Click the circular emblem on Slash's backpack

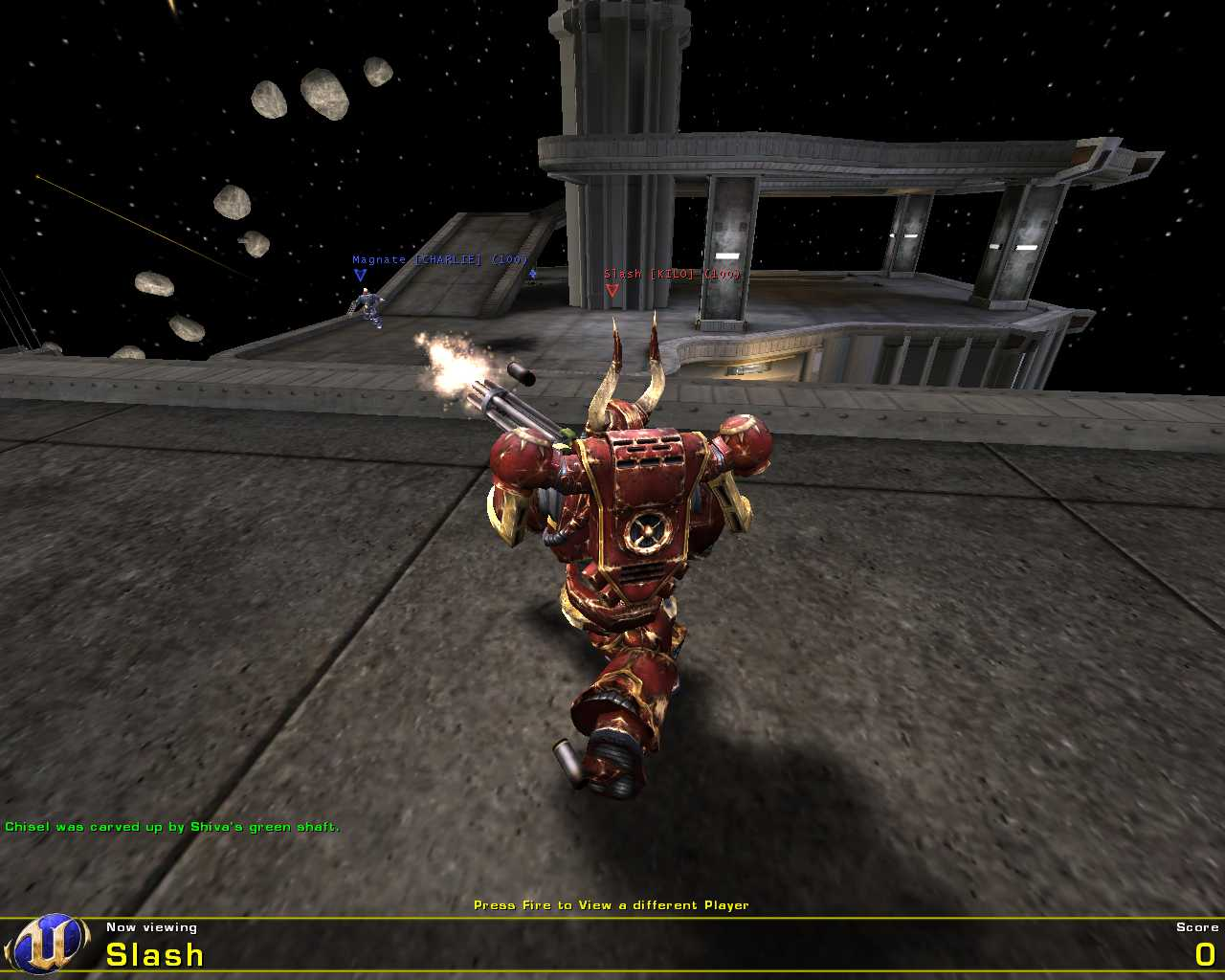[x=647, y=534]
